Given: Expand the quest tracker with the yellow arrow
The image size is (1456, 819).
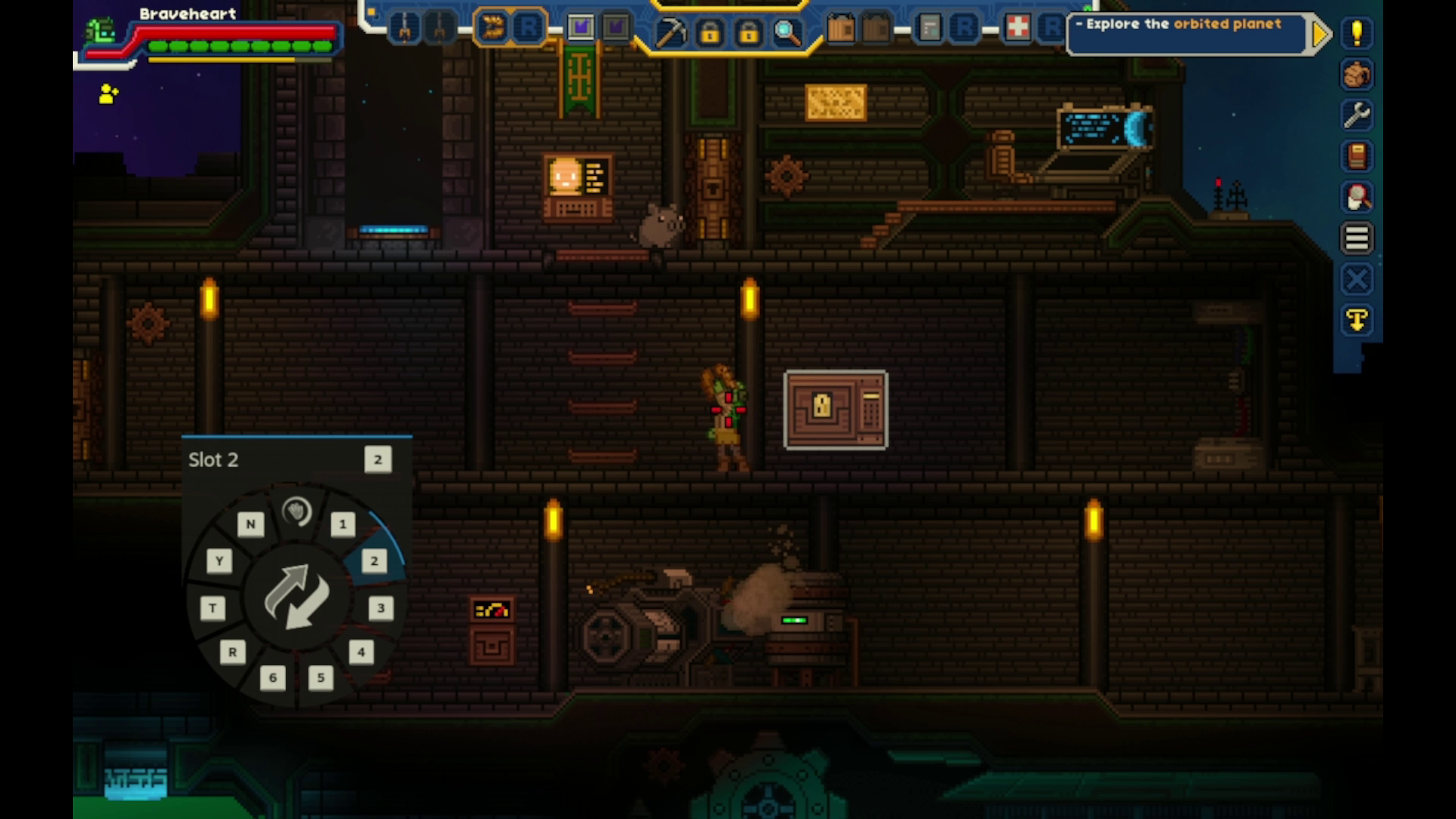Looking at the screenshot, I should (x=1320, y=33).
